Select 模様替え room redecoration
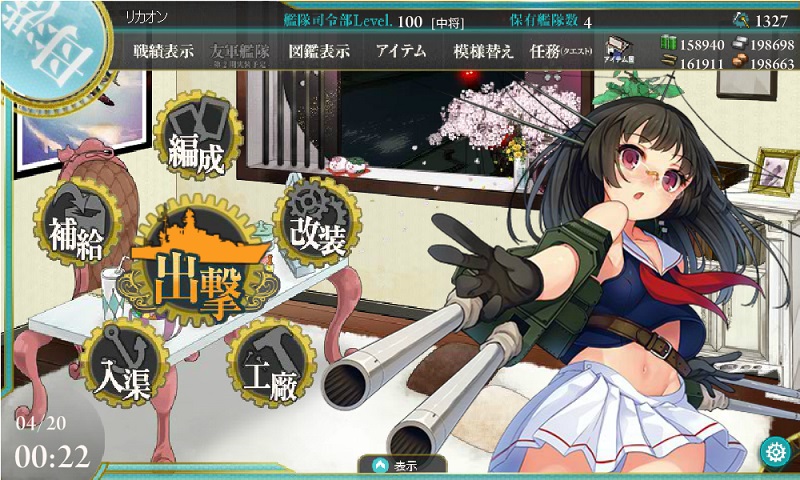The image size is (800, 480). tap(483, 51)
